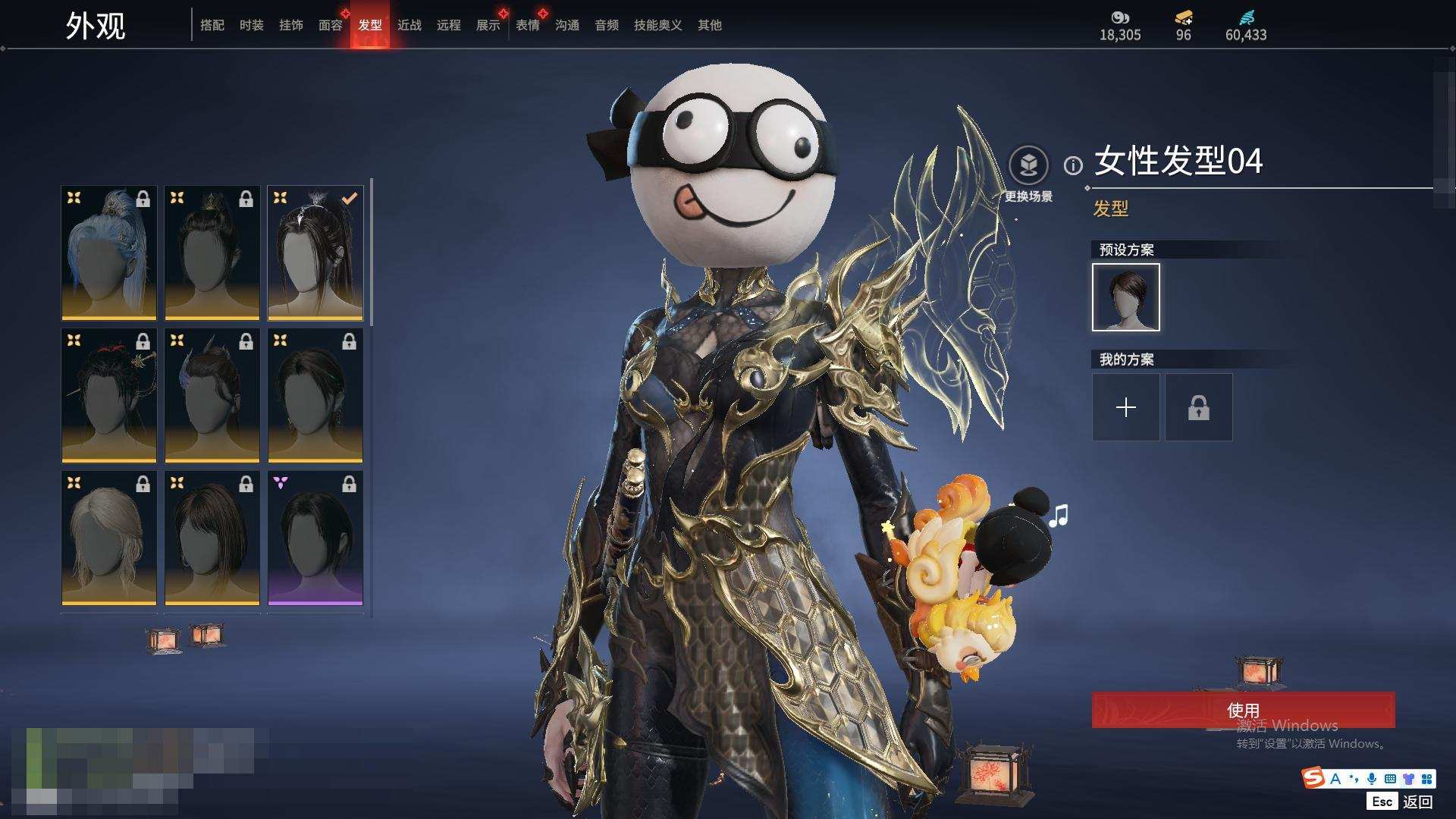Open the 表情 tab
This screenshot has width=1456, height=819.
pos(528,25)
